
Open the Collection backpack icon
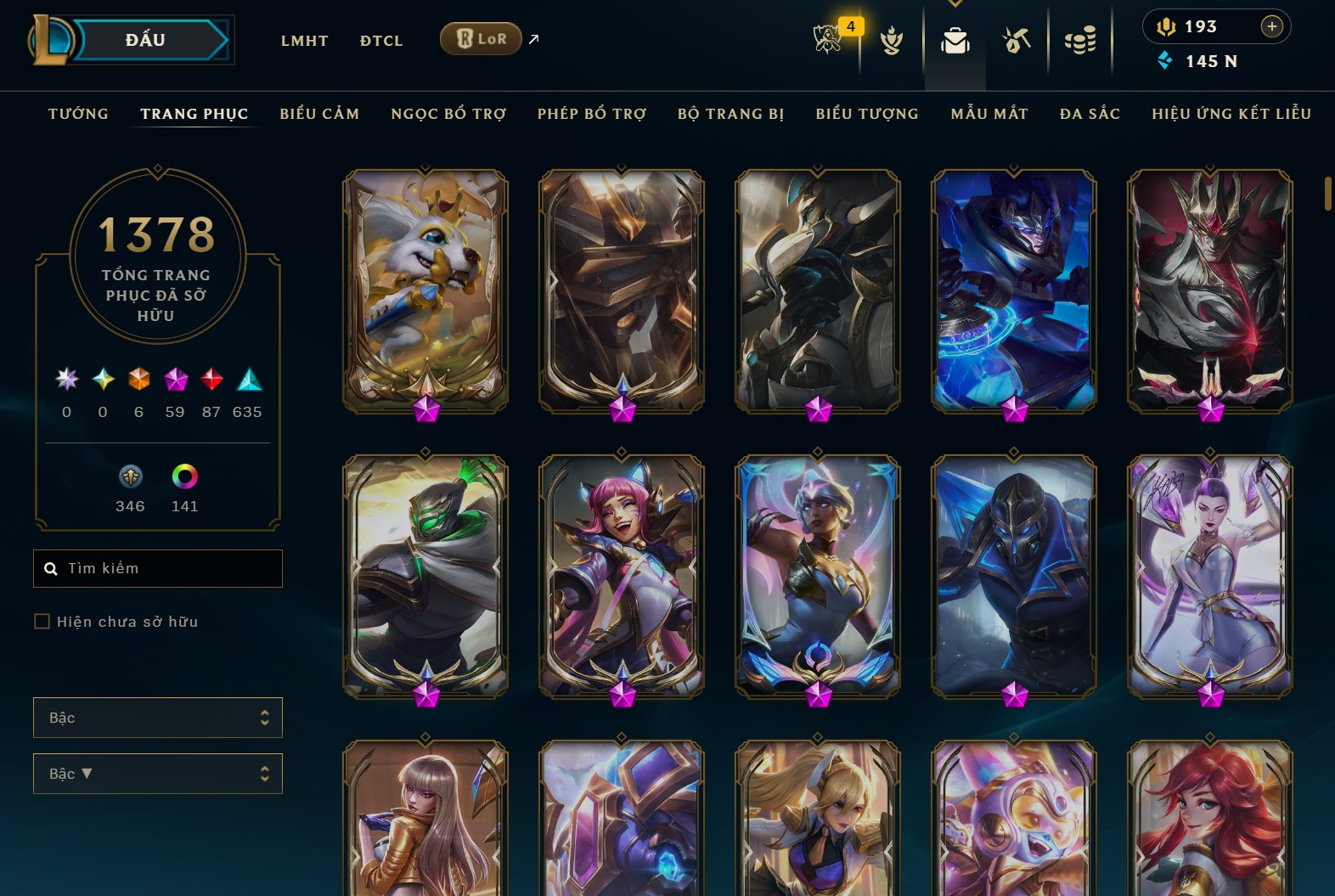click(955, 40)
